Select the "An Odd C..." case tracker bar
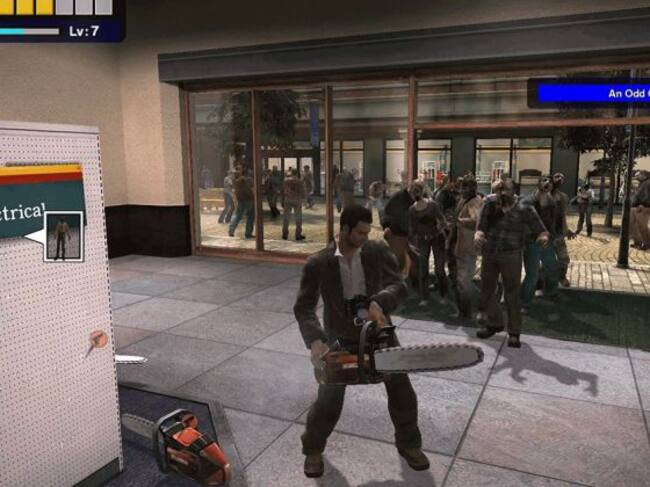650x487 pixels. point(590,93)
